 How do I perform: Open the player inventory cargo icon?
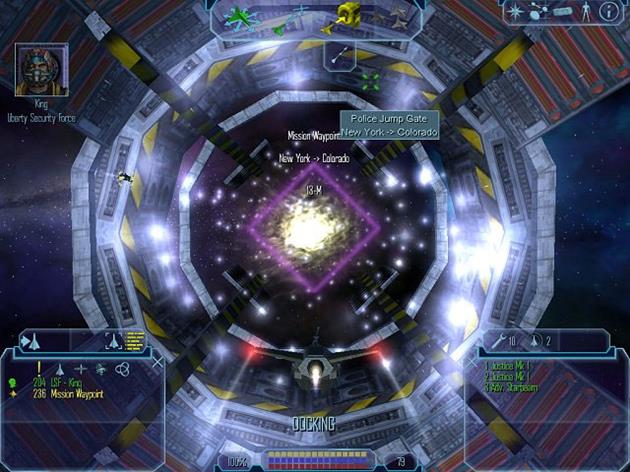pyautogui.click(x=564, y=12)
